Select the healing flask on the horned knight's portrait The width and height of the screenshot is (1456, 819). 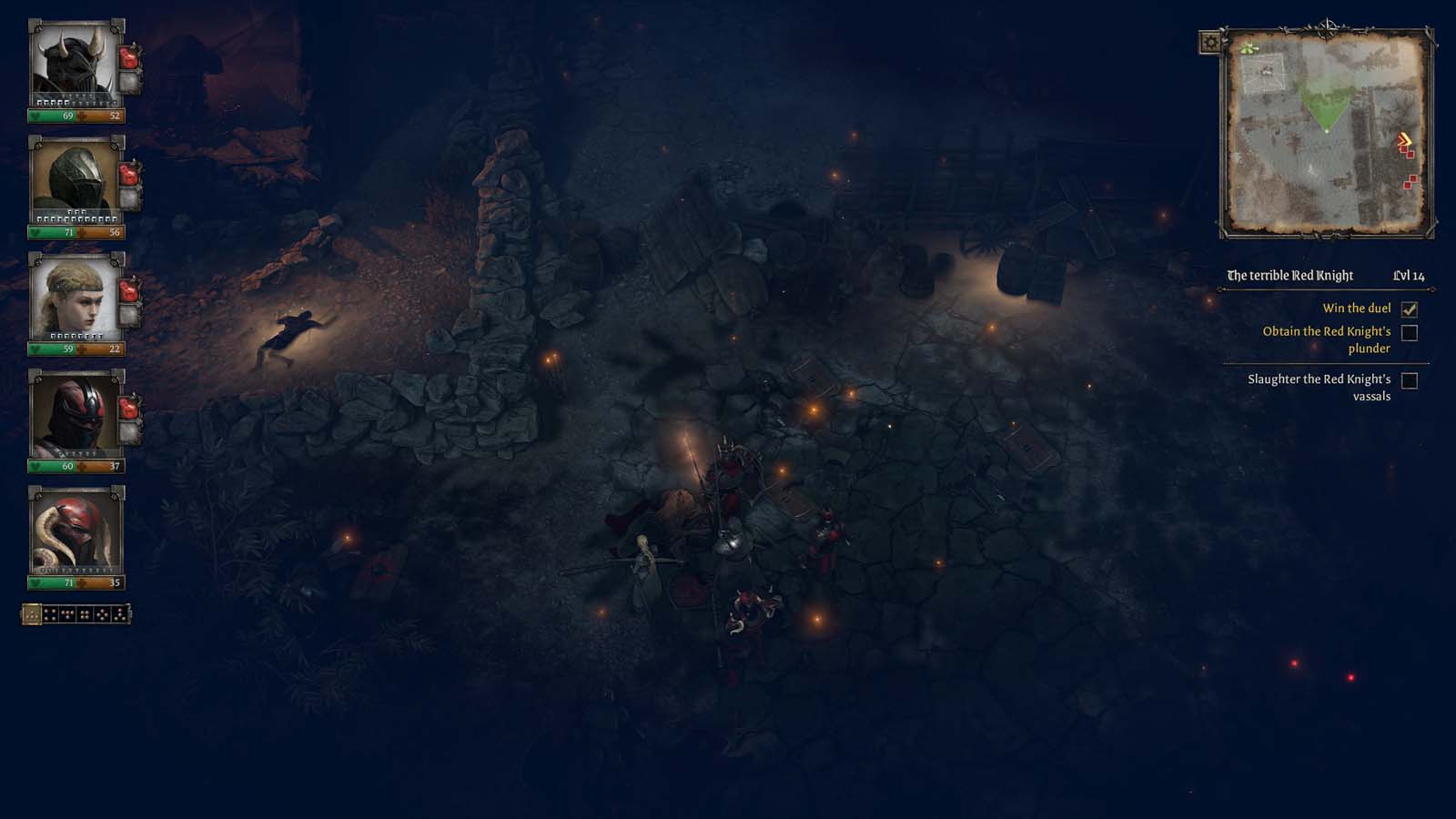[x=130, y=57]
